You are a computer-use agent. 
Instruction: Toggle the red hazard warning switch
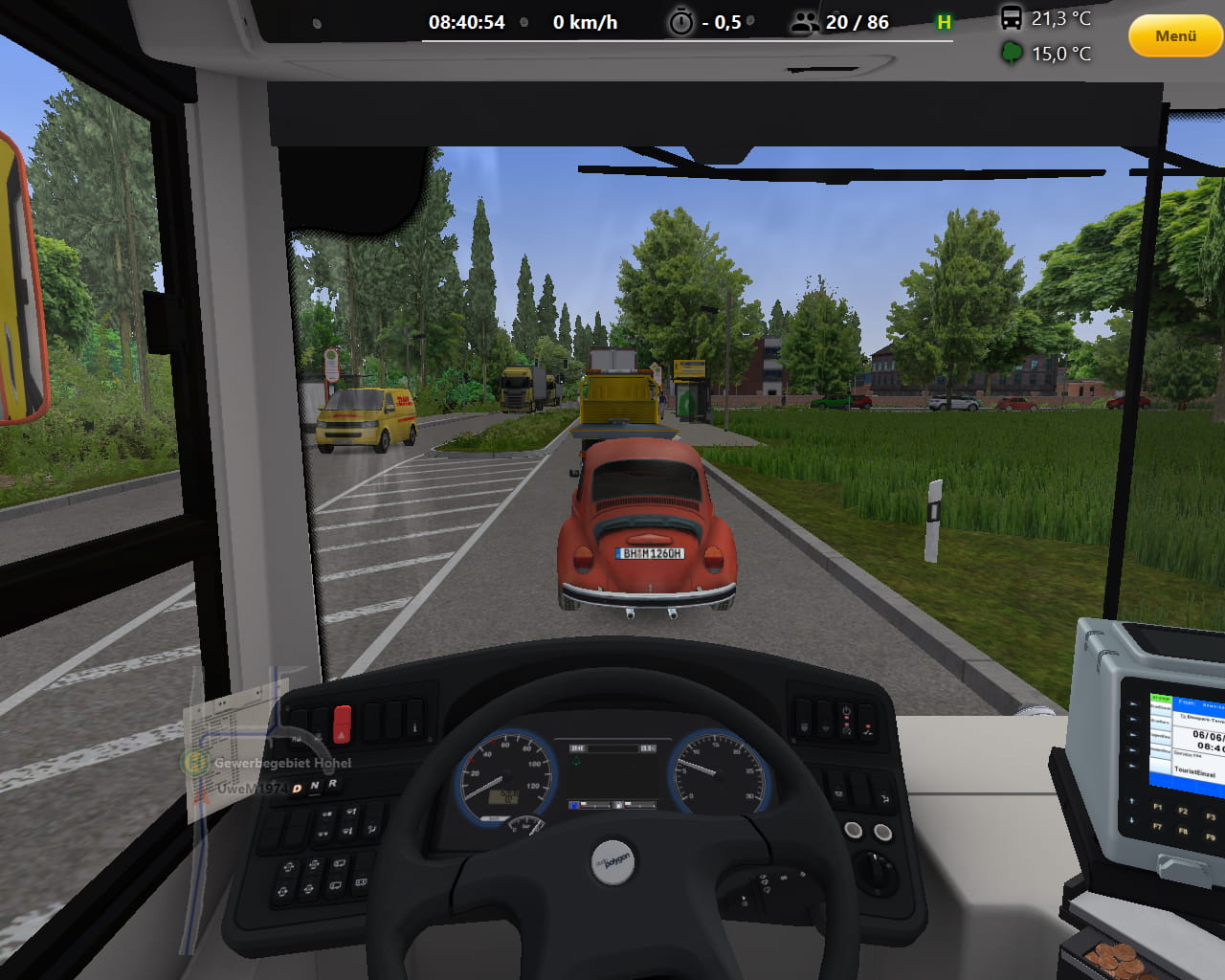[x=342, y=724]
